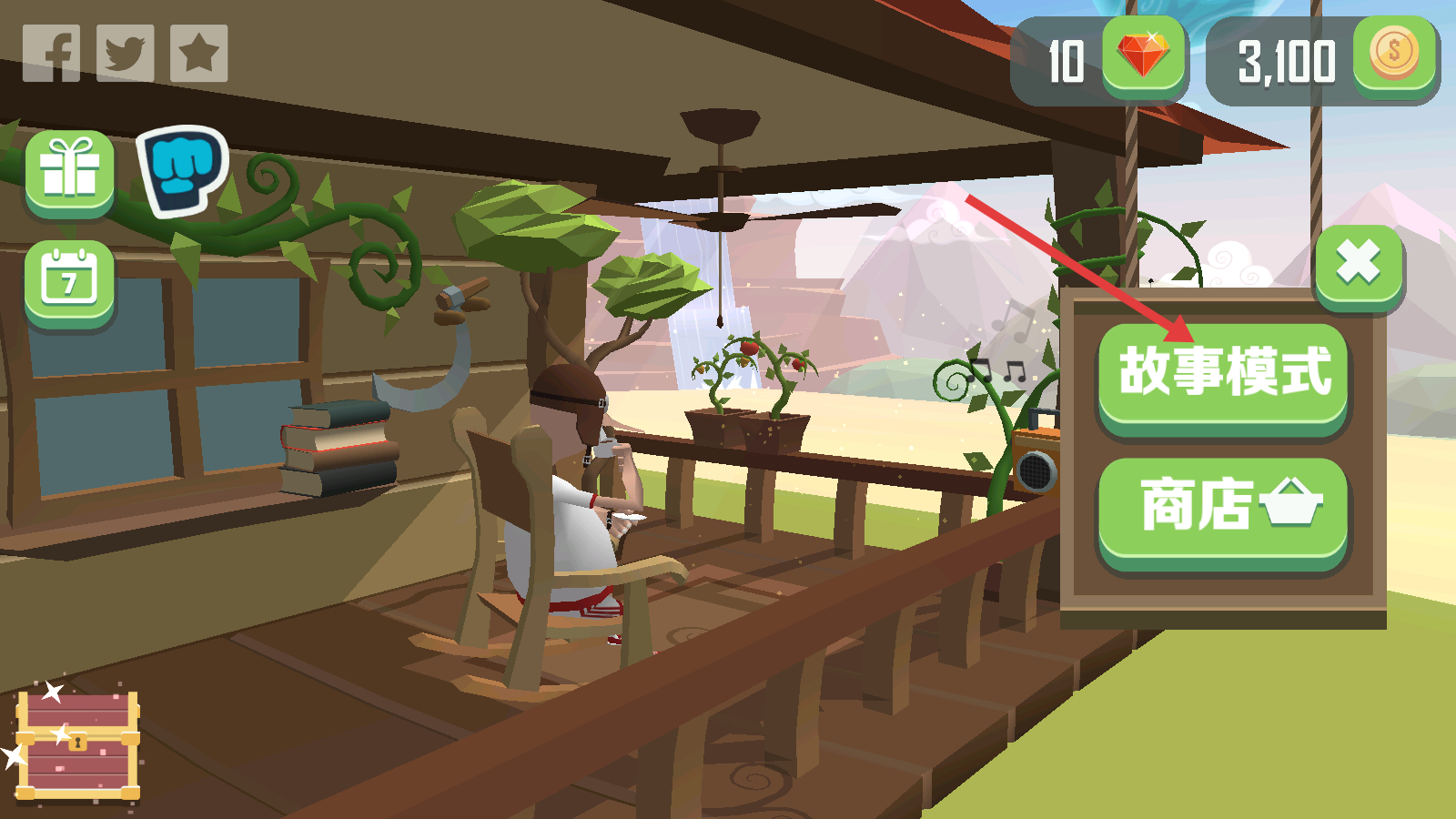Viewport: 1456px width, 819px height.
Task: Click the gold coin currency button
Action: pyautogui.click(x=1394, y=56)
